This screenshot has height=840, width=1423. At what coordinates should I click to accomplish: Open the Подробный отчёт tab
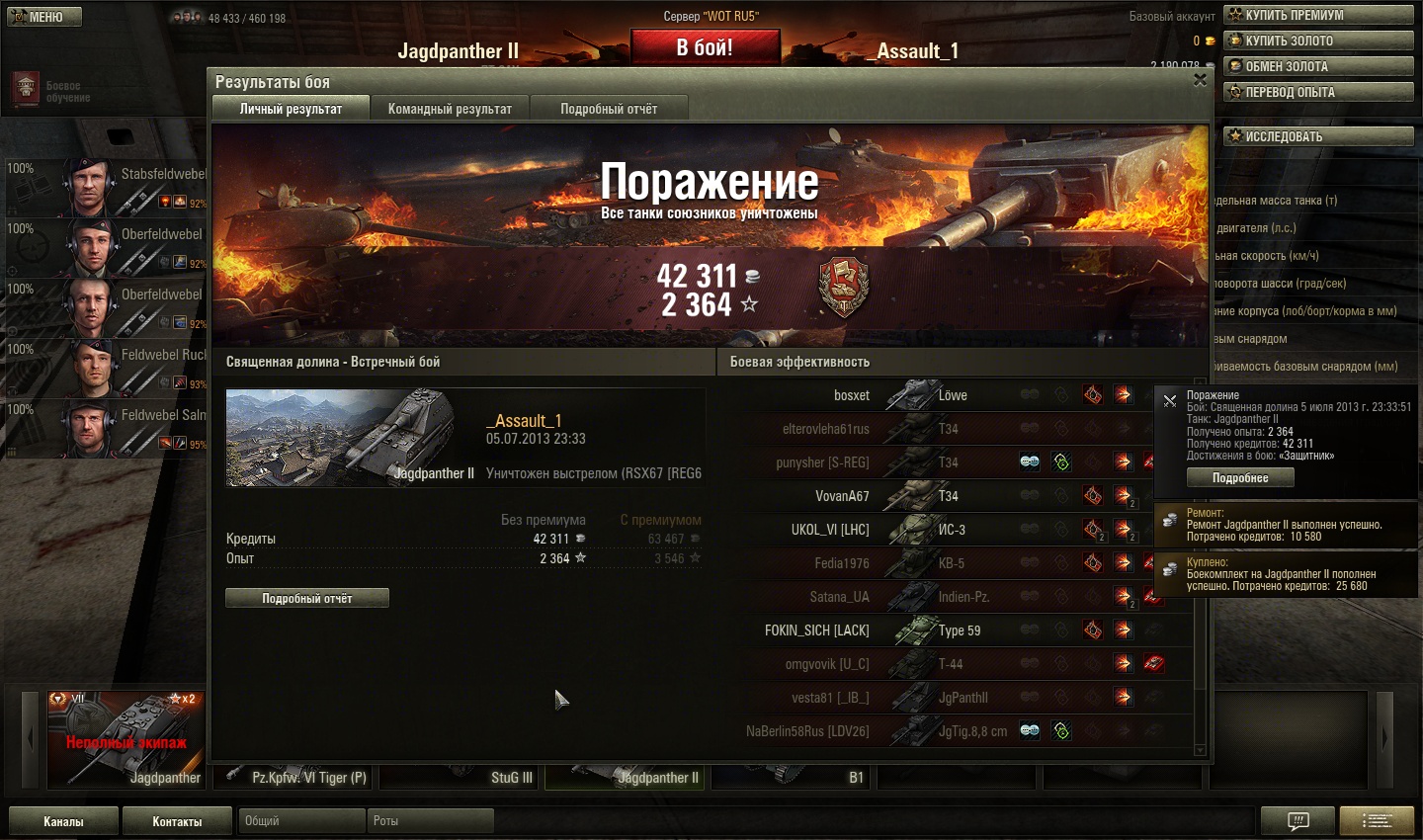click(x=609, y=109)
